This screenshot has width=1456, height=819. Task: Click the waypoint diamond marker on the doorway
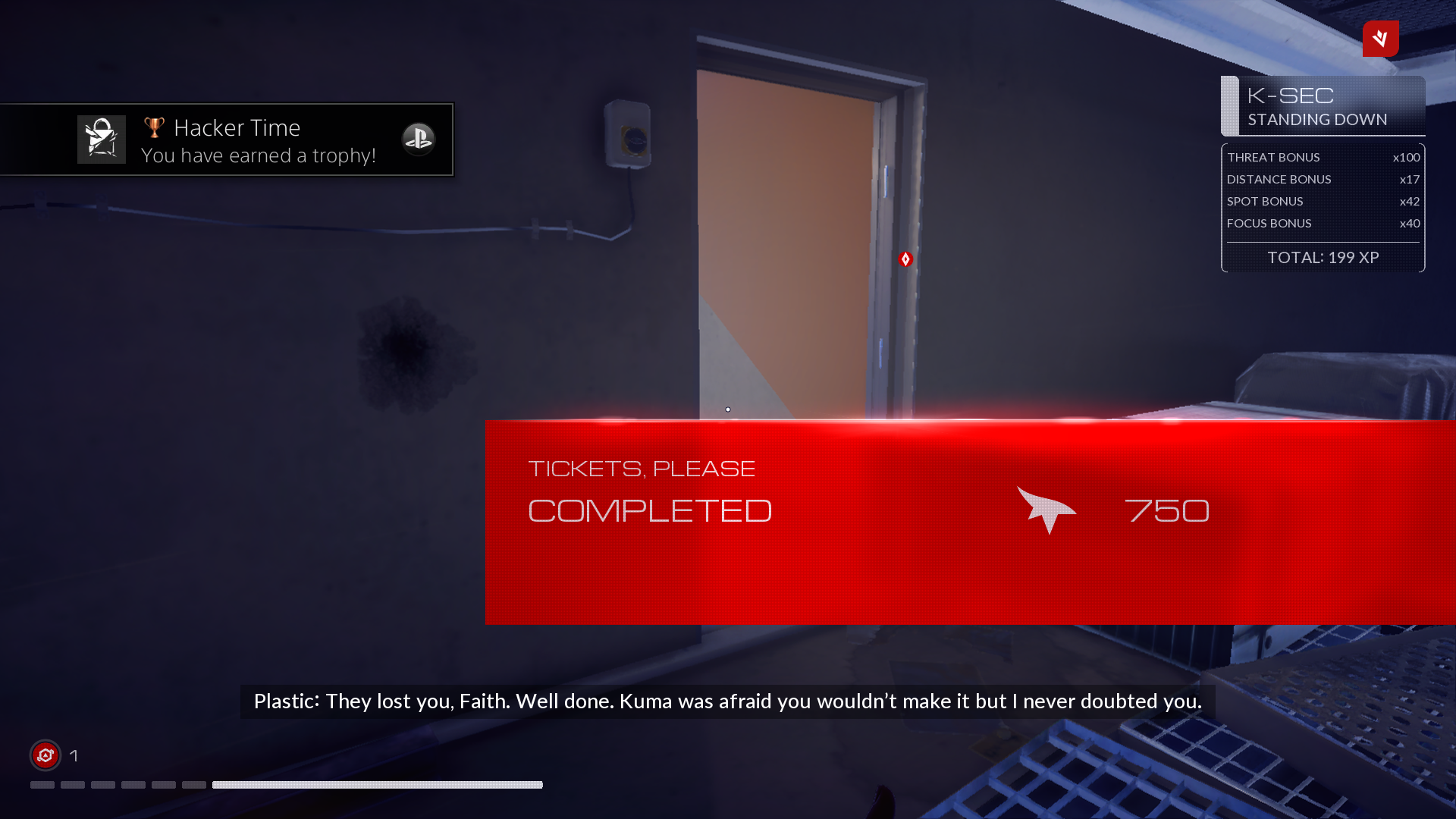(x=906, y=259)
